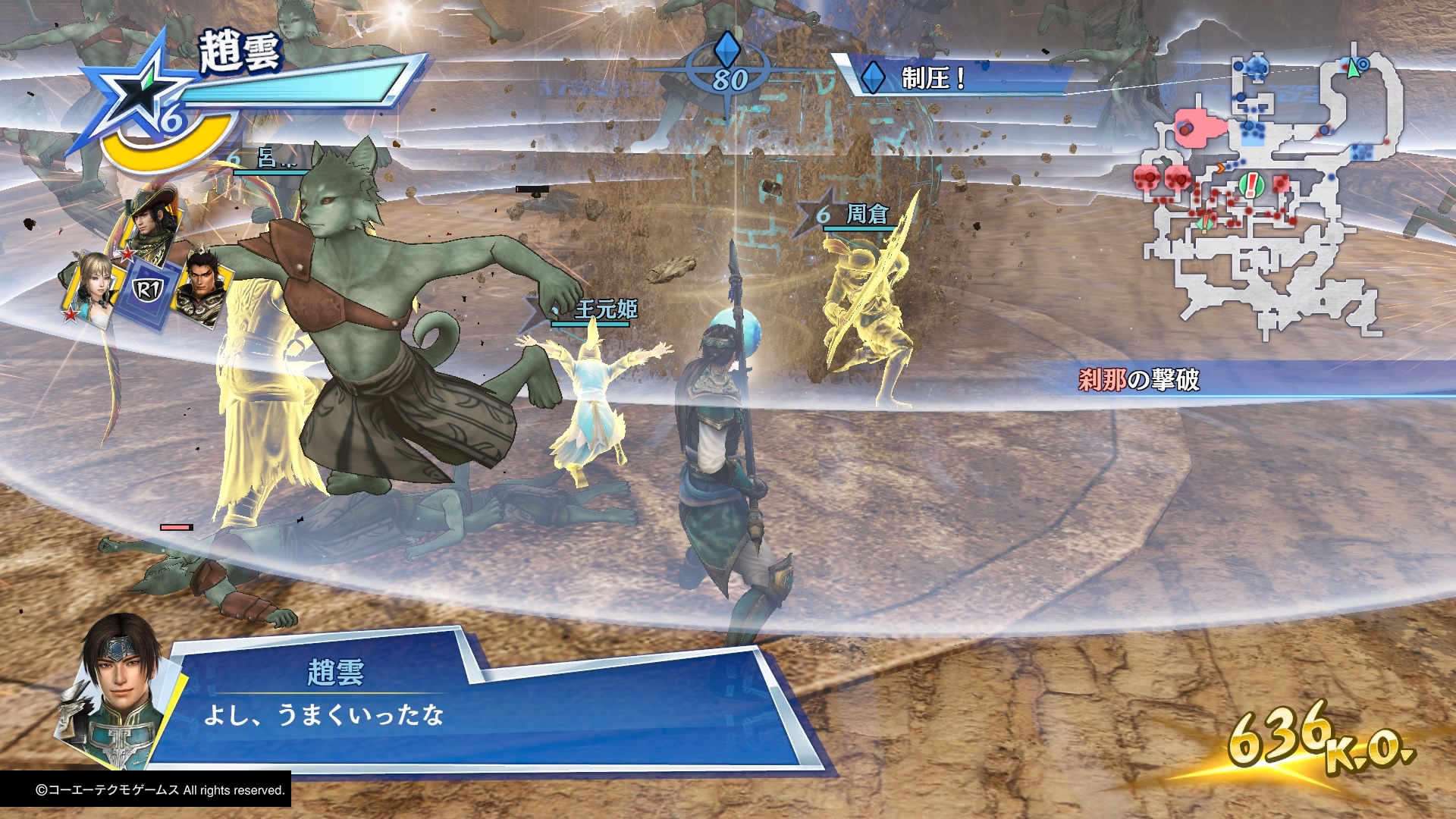
Task: Select the green player arrow on the minimap
Action: 1351,69
